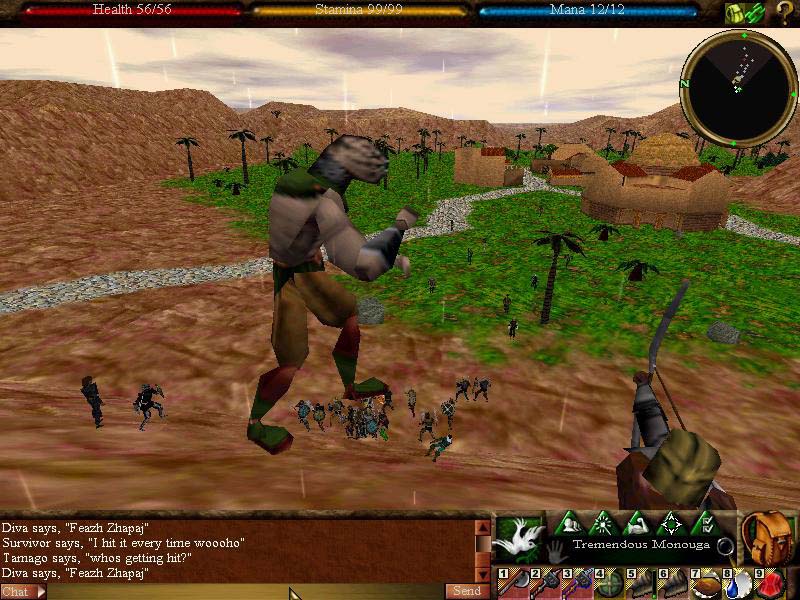800x600 pixels.
Task: Open the checklist options panel
Action: [x=704, y=523]
